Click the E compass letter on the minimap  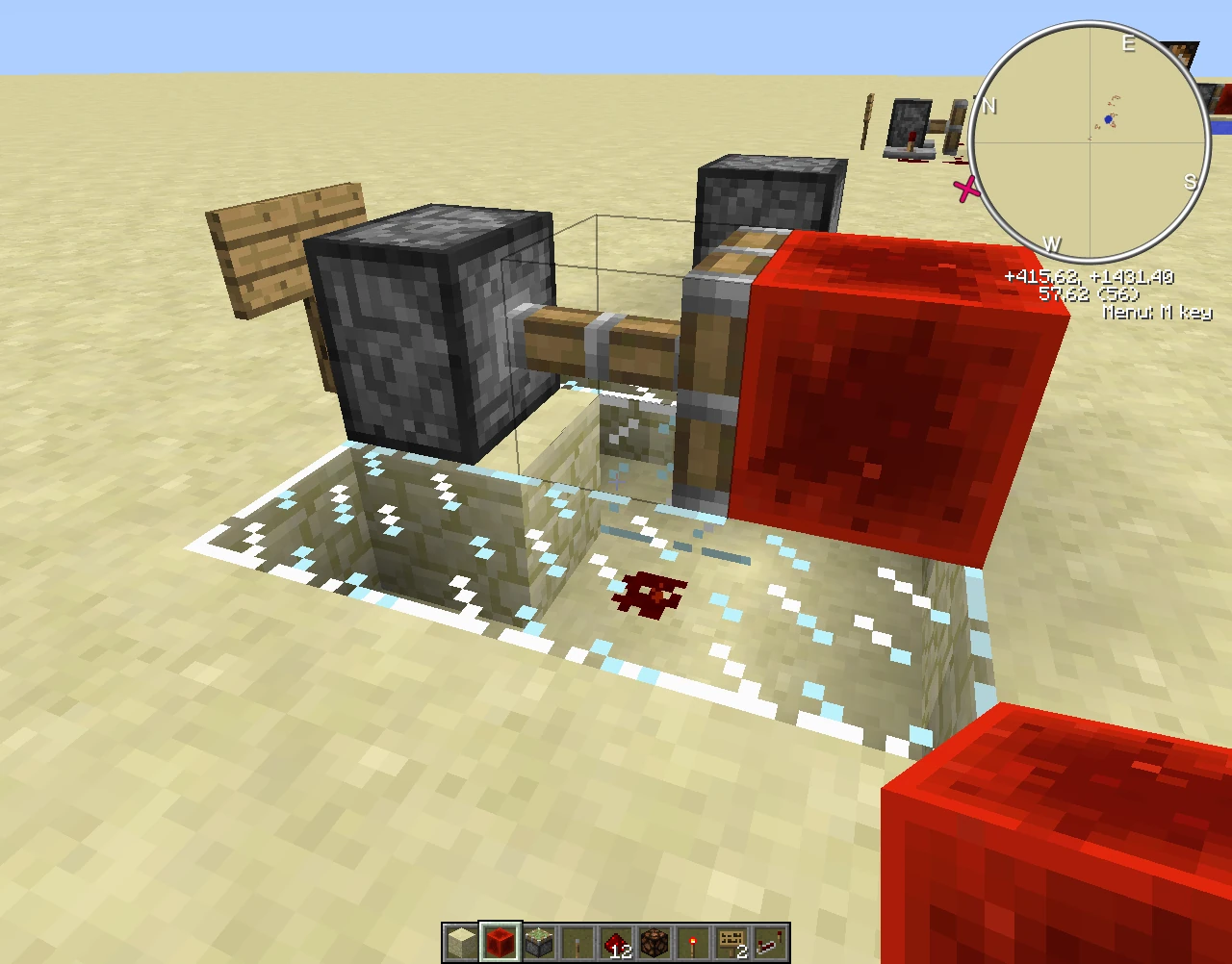coord(1129,45)
